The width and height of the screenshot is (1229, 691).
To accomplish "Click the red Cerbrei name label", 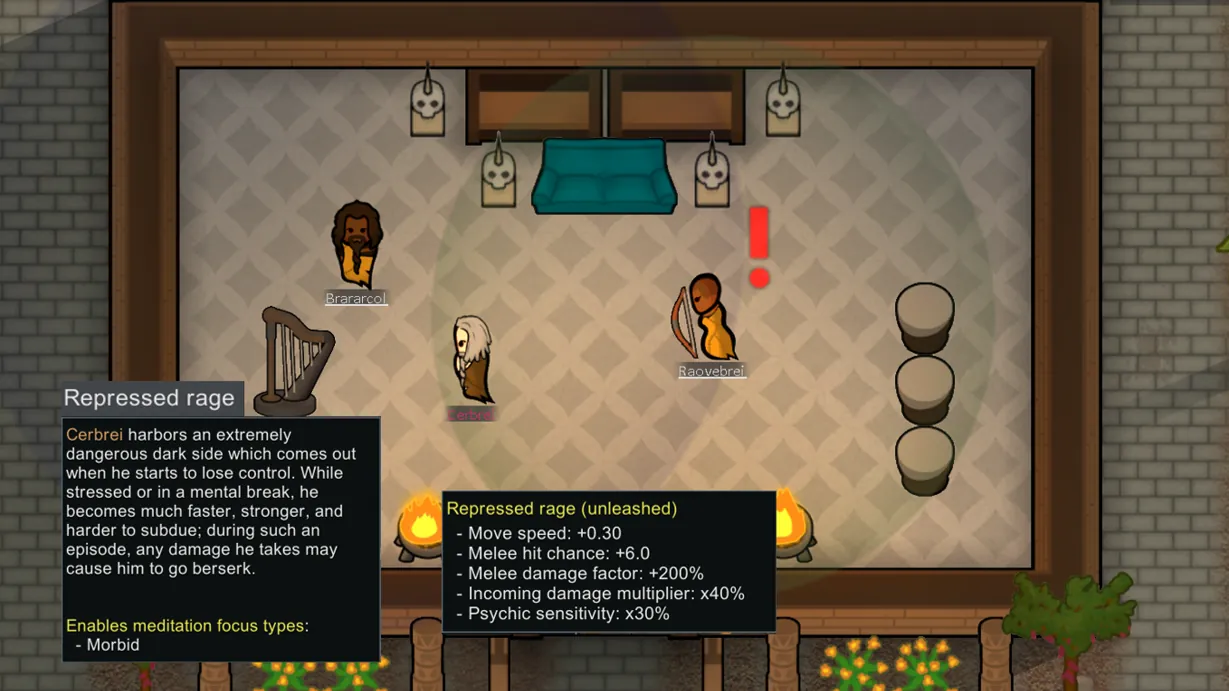I will (x=470, y=415).
